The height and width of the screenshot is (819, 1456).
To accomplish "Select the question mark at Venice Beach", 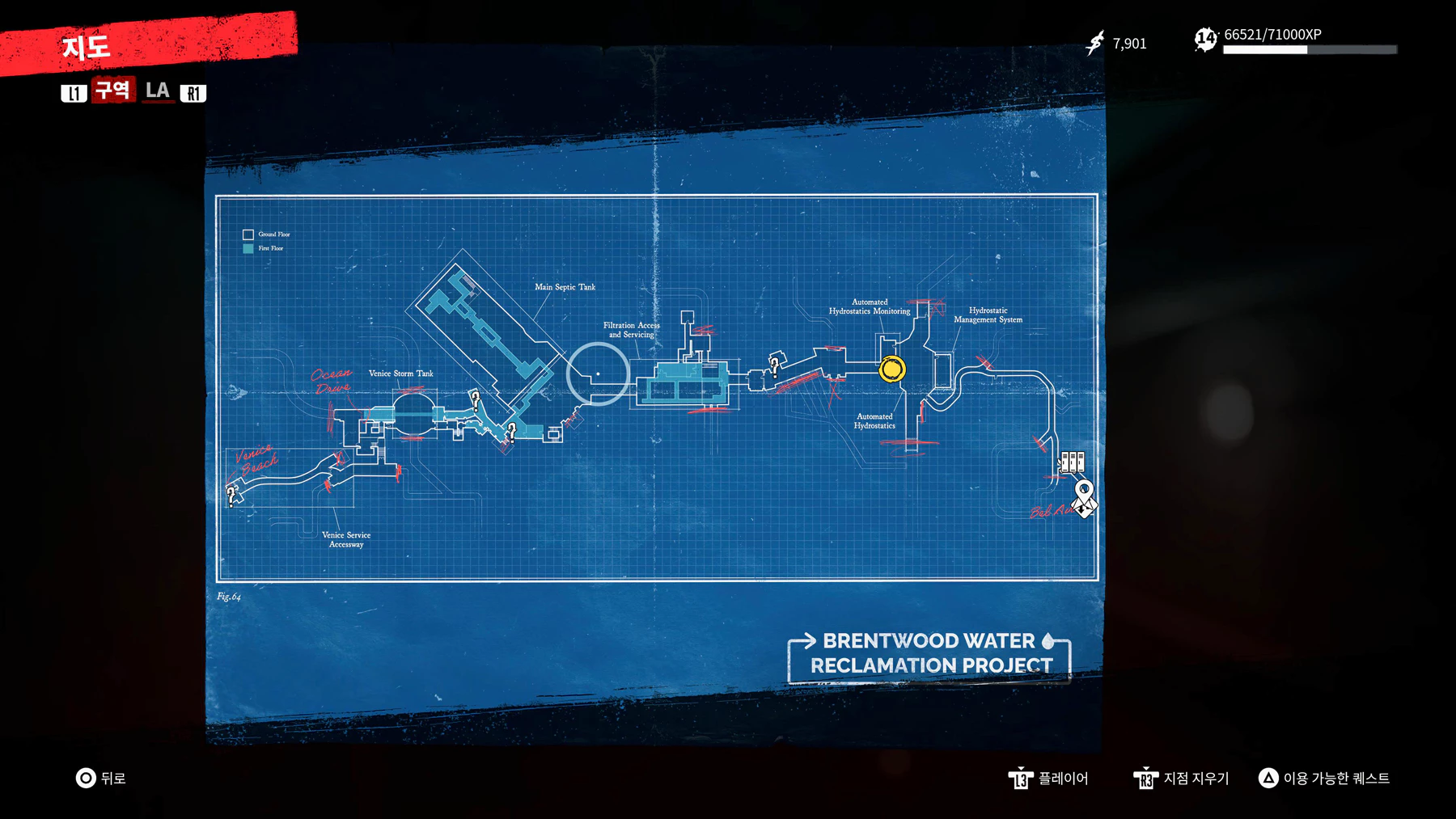I will (x=232, y=494).
